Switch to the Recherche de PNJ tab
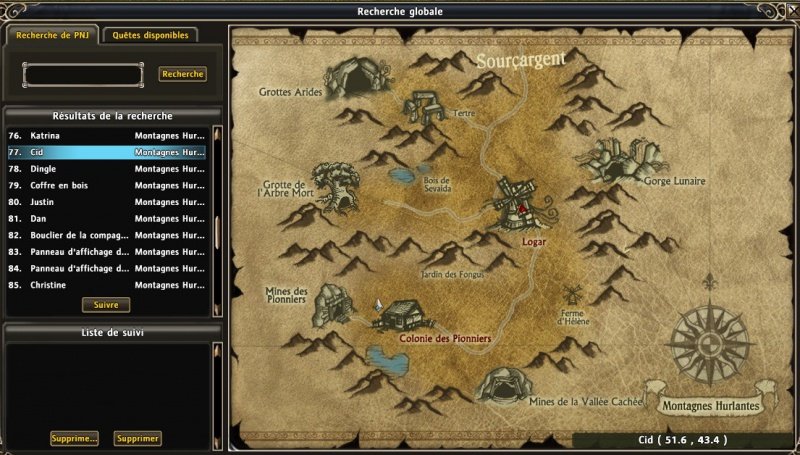The width and height of the screenshot is (800, 455). 52,35
